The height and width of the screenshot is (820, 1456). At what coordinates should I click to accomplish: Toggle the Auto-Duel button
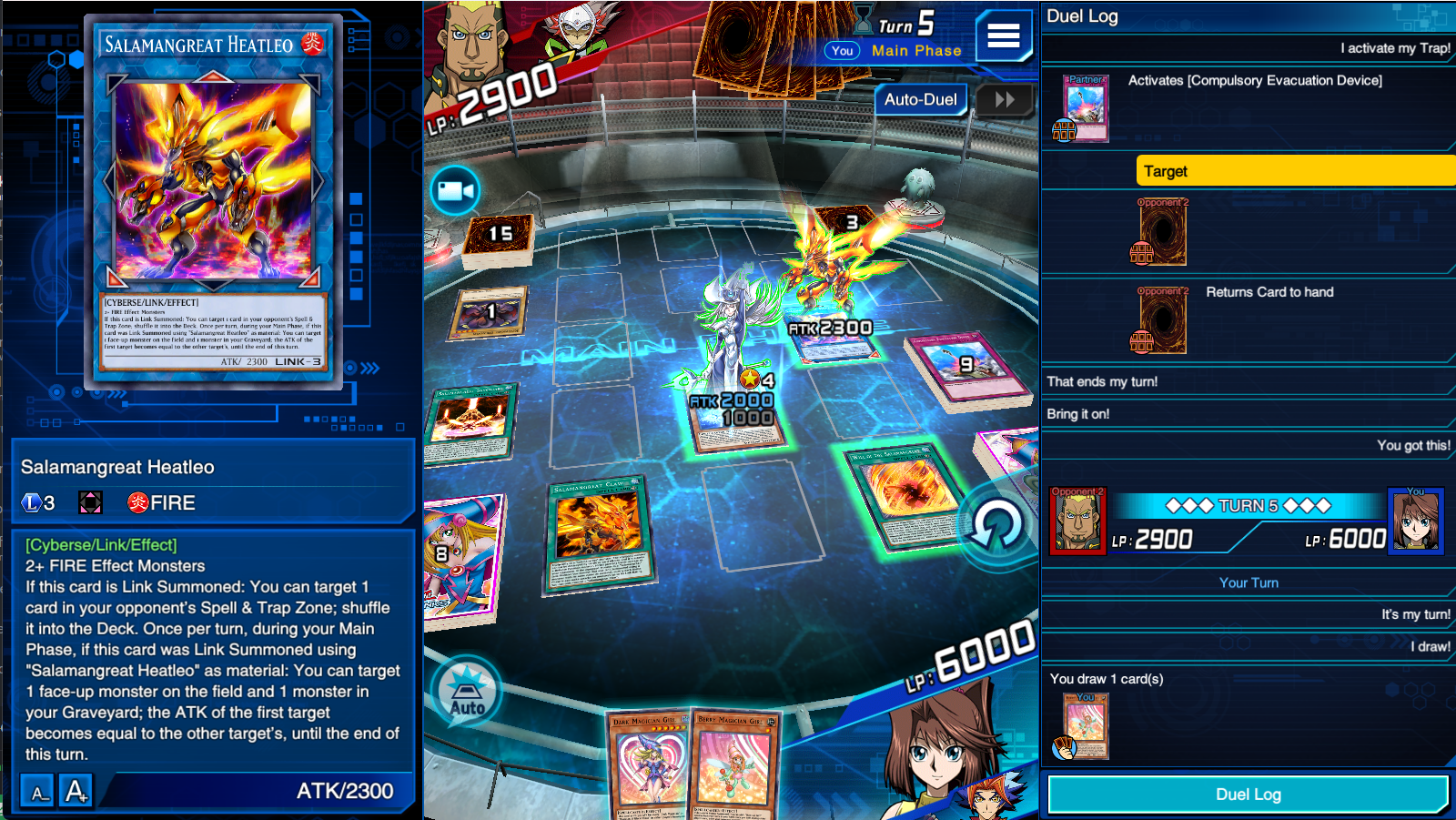click(920, 99)
